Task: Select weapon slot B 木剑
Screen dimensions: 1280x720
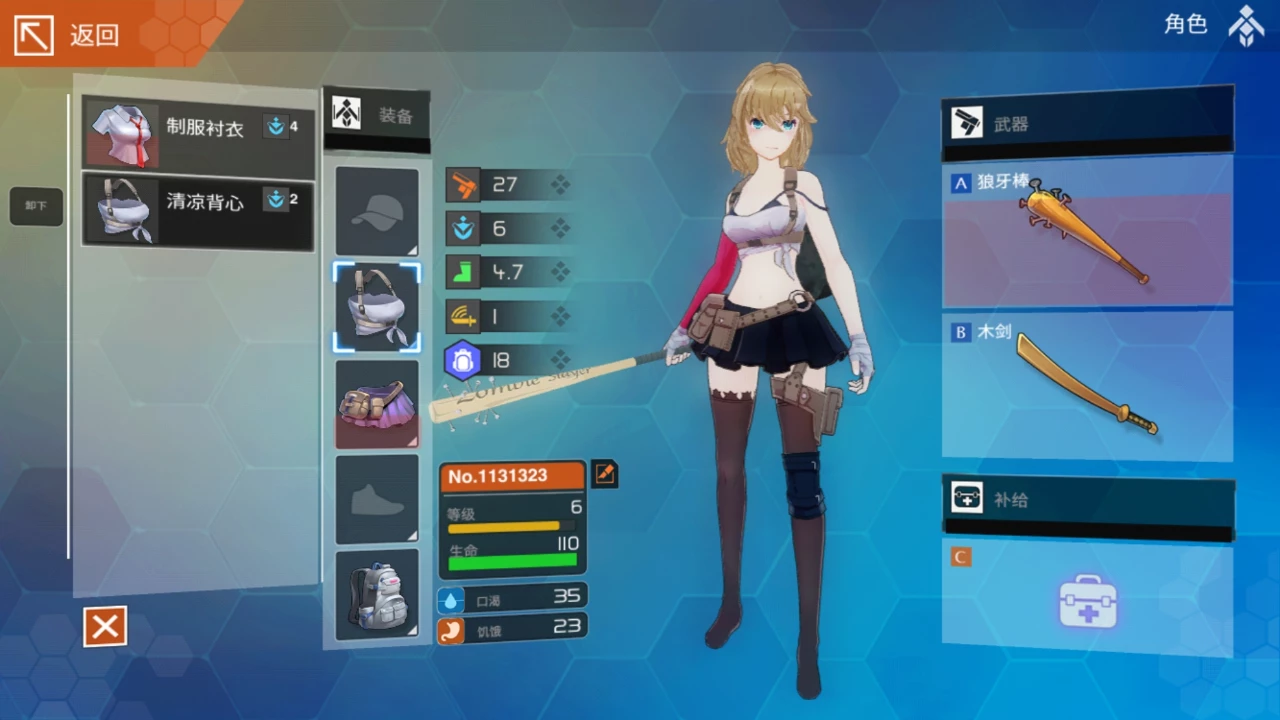Action: click(x=1087, y=386)
